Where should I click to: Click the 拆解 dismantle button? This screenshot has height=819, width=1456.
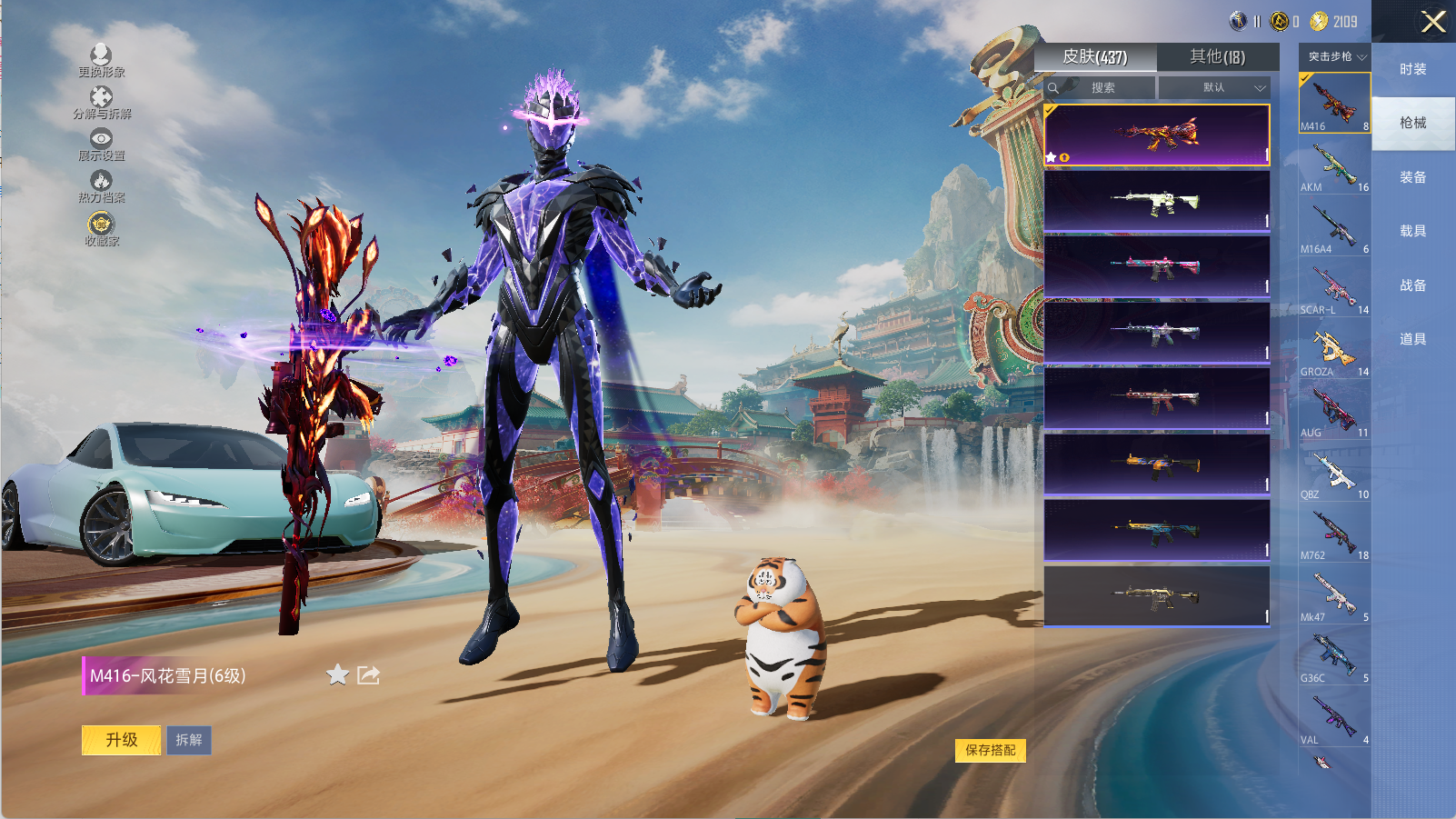tap(189, 740)
